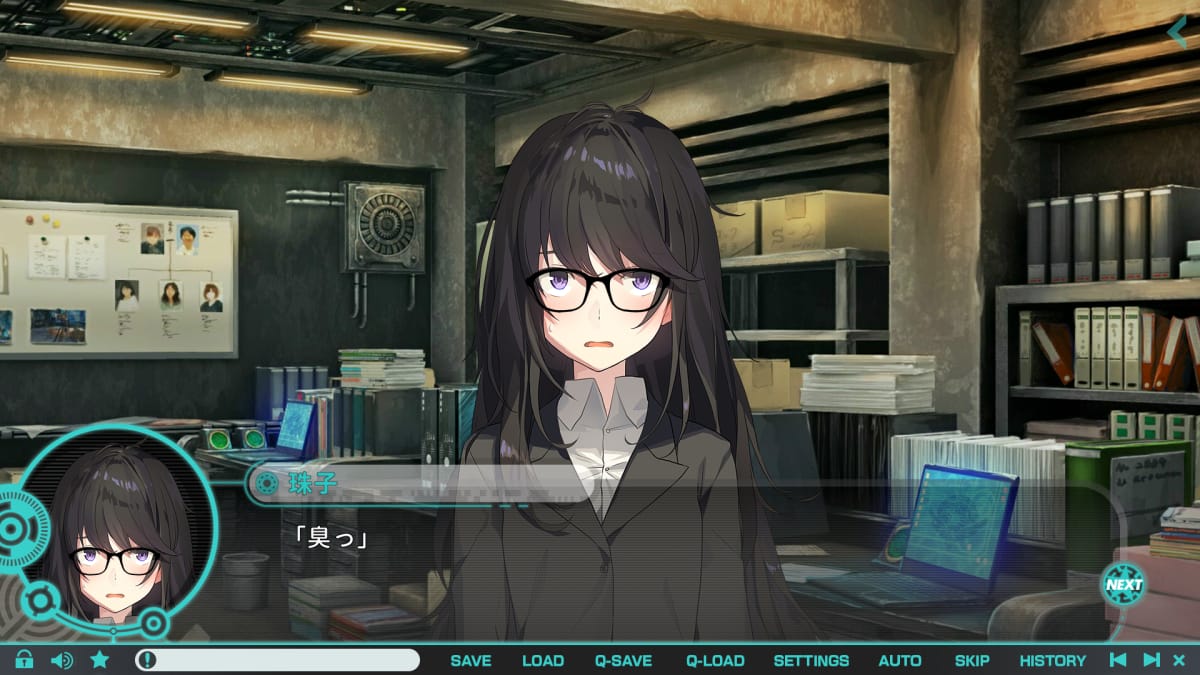Quick save with Q-SAVE
The height and width of the screenshot is (675, 1200).
coord(623,660)
